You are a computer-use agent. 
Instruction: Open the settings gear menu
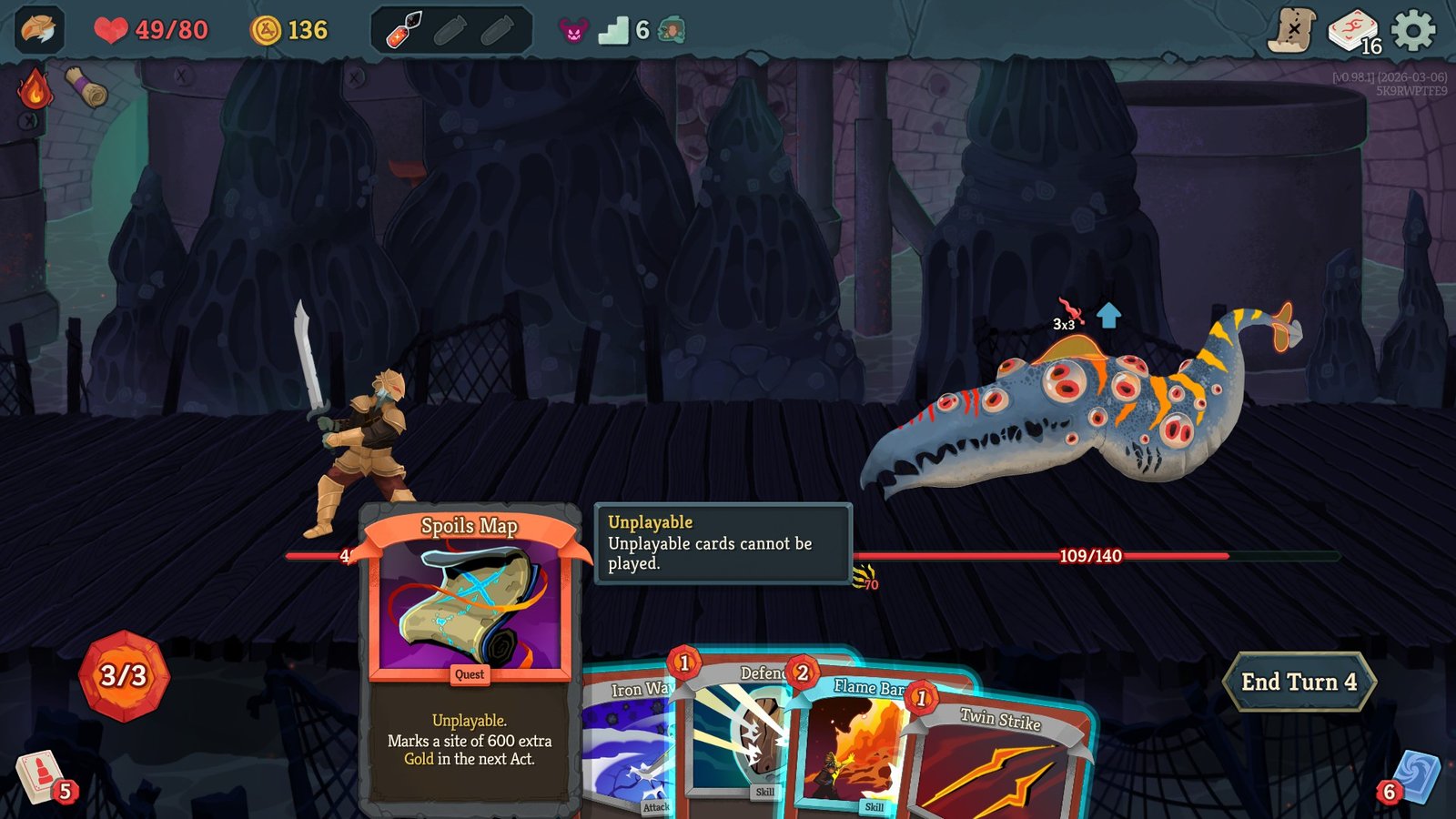tap(1413, 31)
